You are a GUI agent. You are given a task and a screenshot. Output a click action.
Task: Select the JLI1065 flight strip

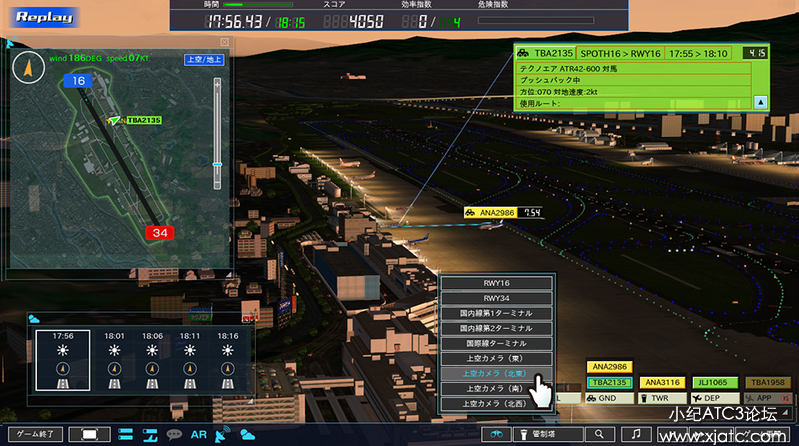[x=714, y=382]
